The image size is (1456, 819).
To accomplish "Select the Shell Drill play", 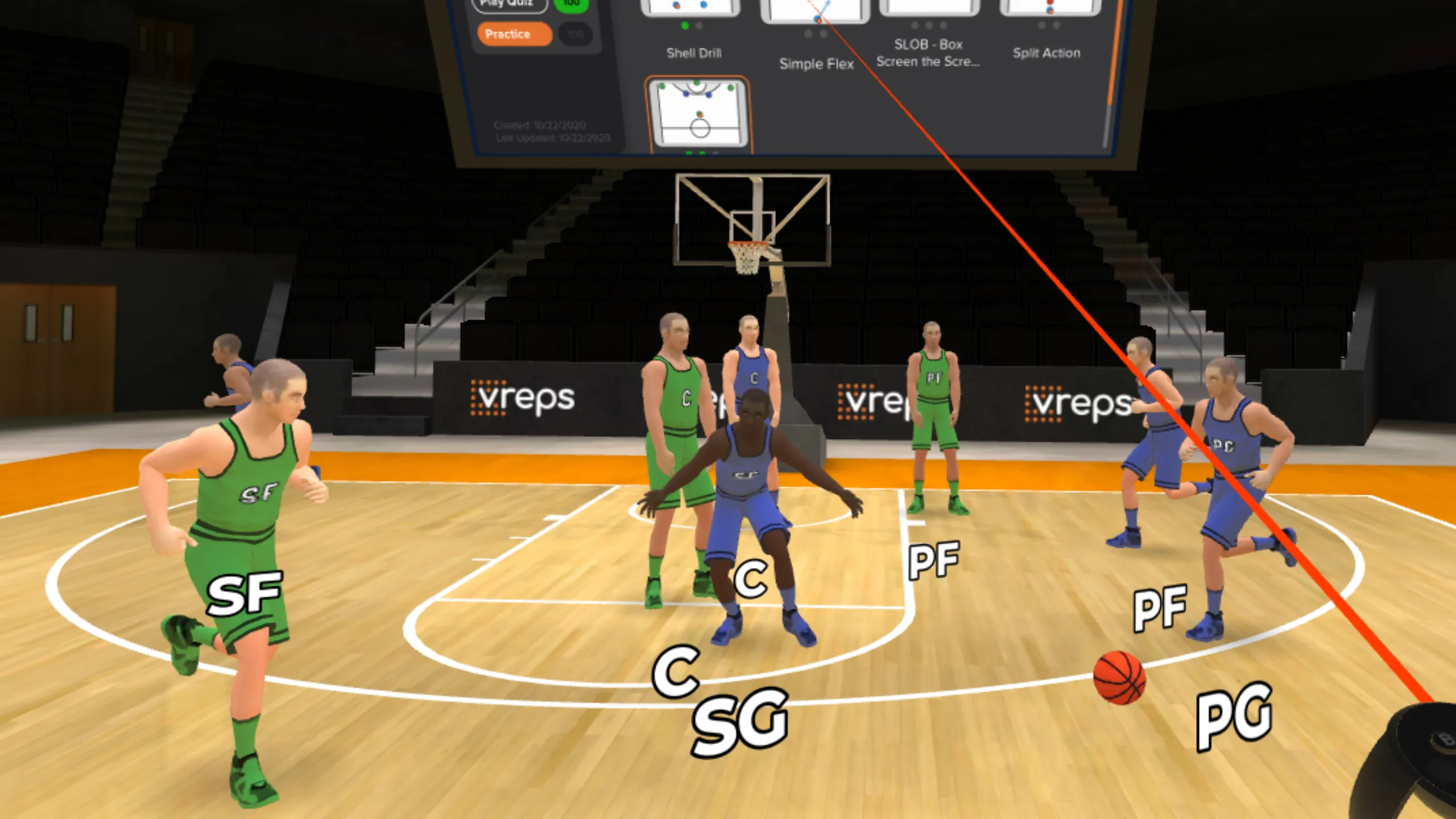I will (x=692, y=9).
